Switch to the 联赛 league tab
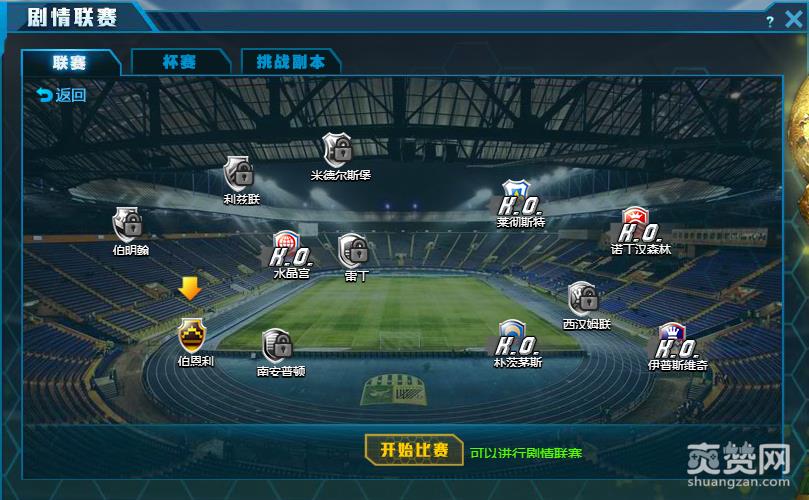The image size is (809, 500). point(70,62)
